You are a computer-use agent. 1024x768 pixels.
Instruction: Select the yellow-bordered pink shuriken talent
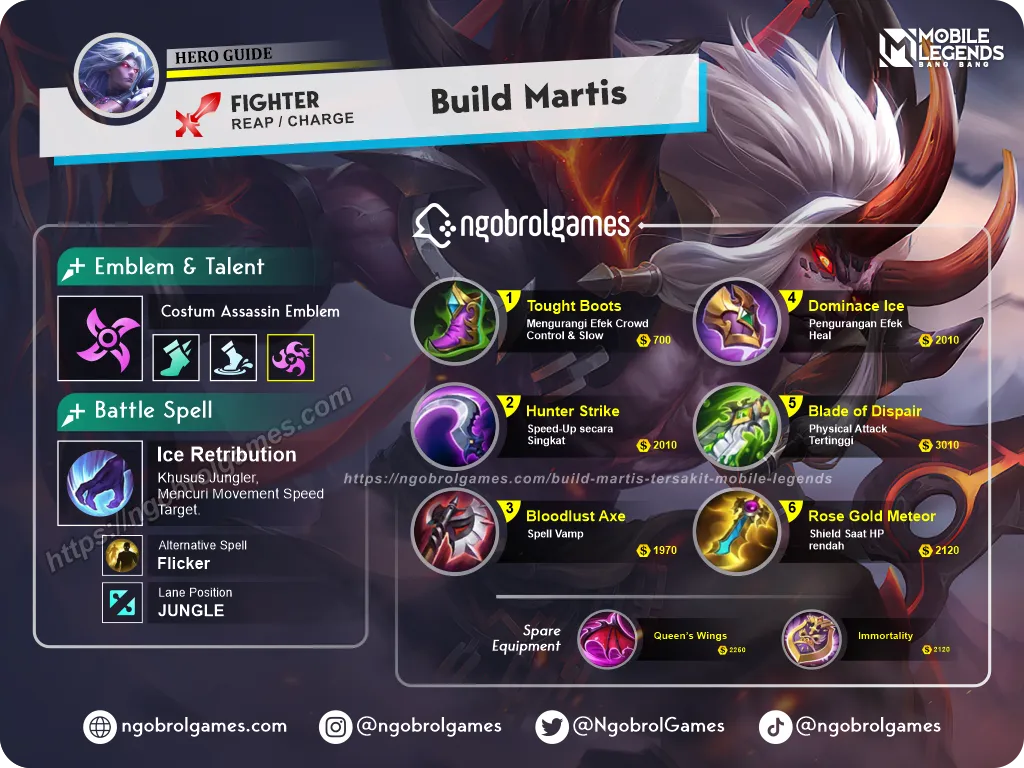(x=291, y=358)
